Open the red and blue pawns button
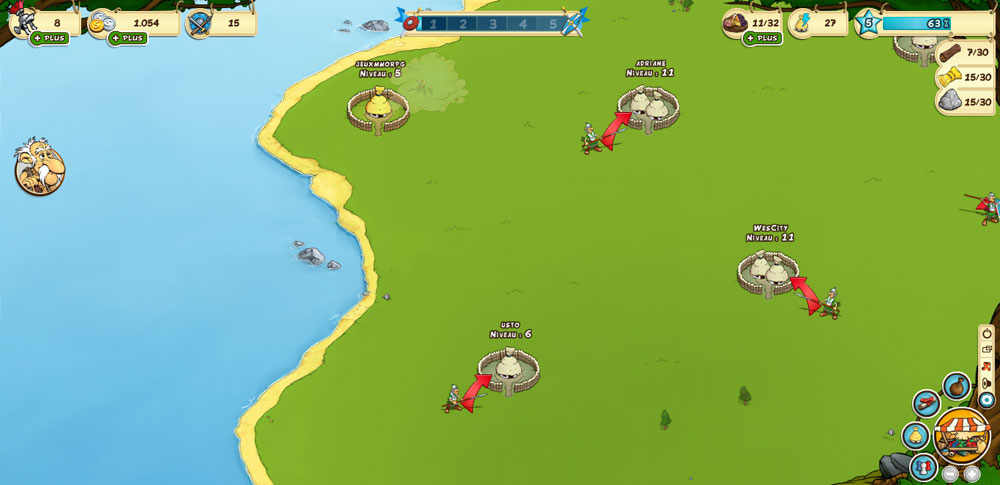Viewport: 1000px width, 485px height. [922, 466]
